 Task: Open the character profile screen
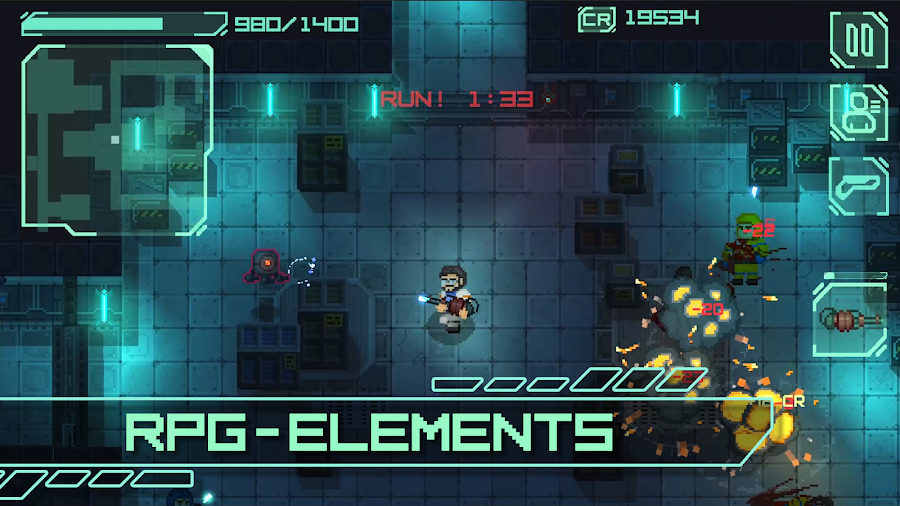pos(858,113)
